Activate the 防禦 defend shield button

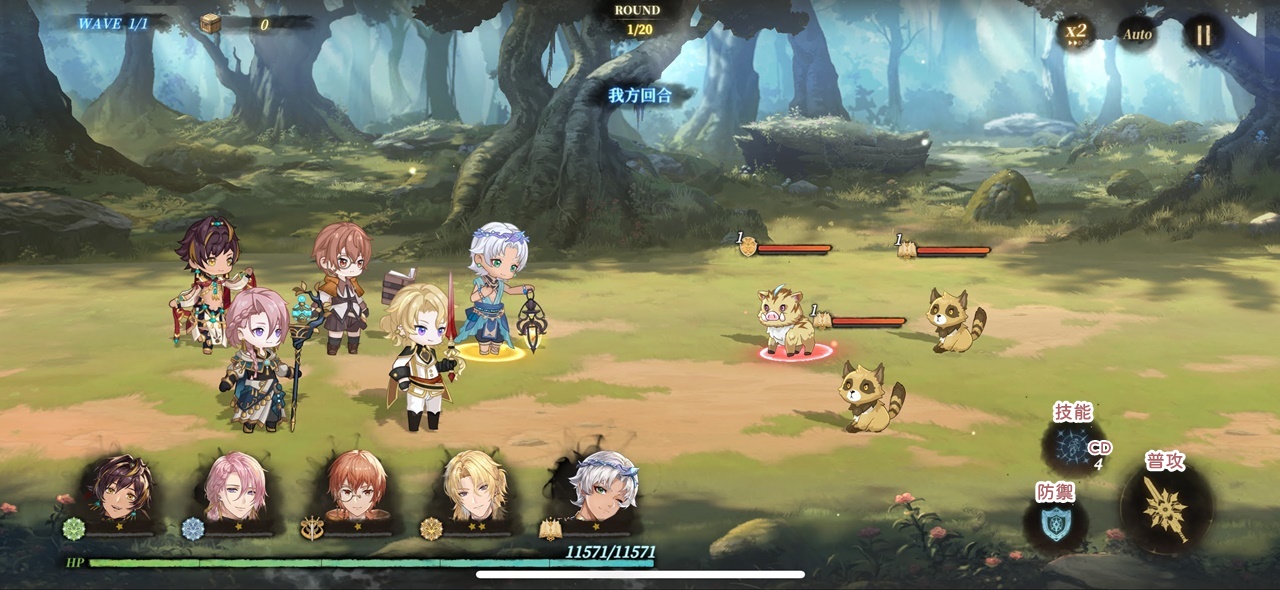1055,522
